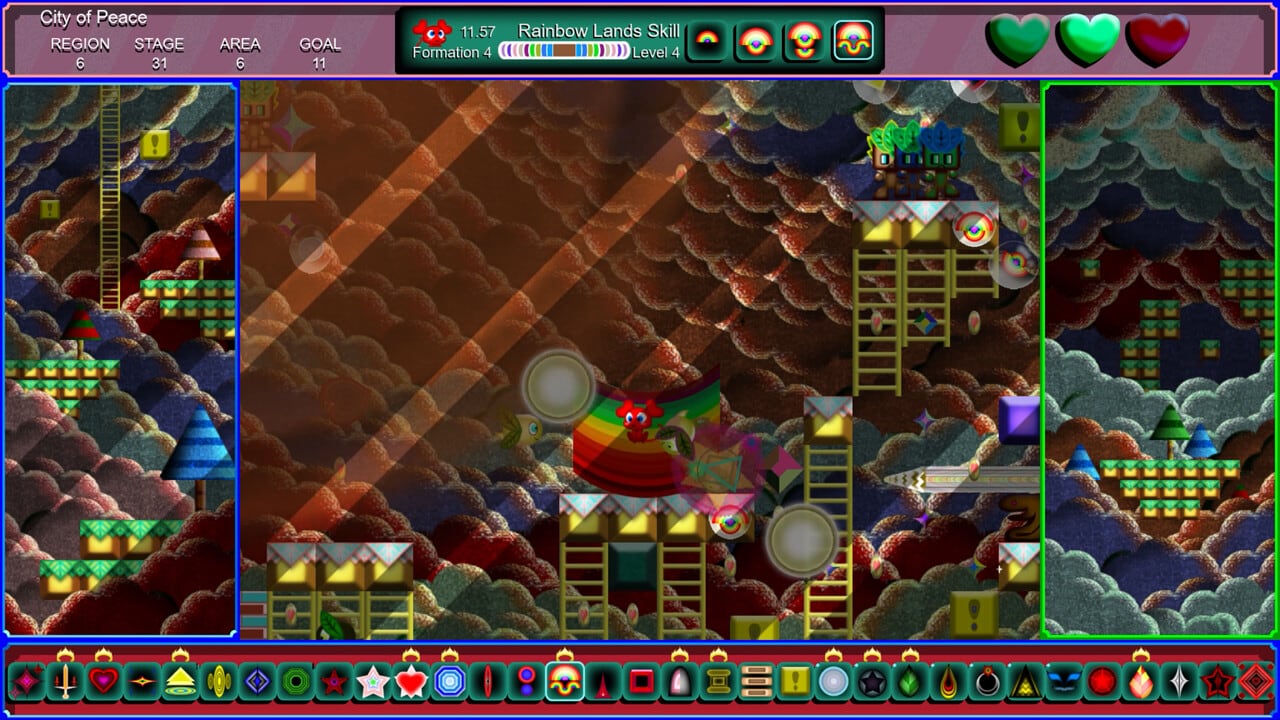Pick the pink star skill icon
Viewport: 1280px width, 720px height.
[x=372, y=682]
